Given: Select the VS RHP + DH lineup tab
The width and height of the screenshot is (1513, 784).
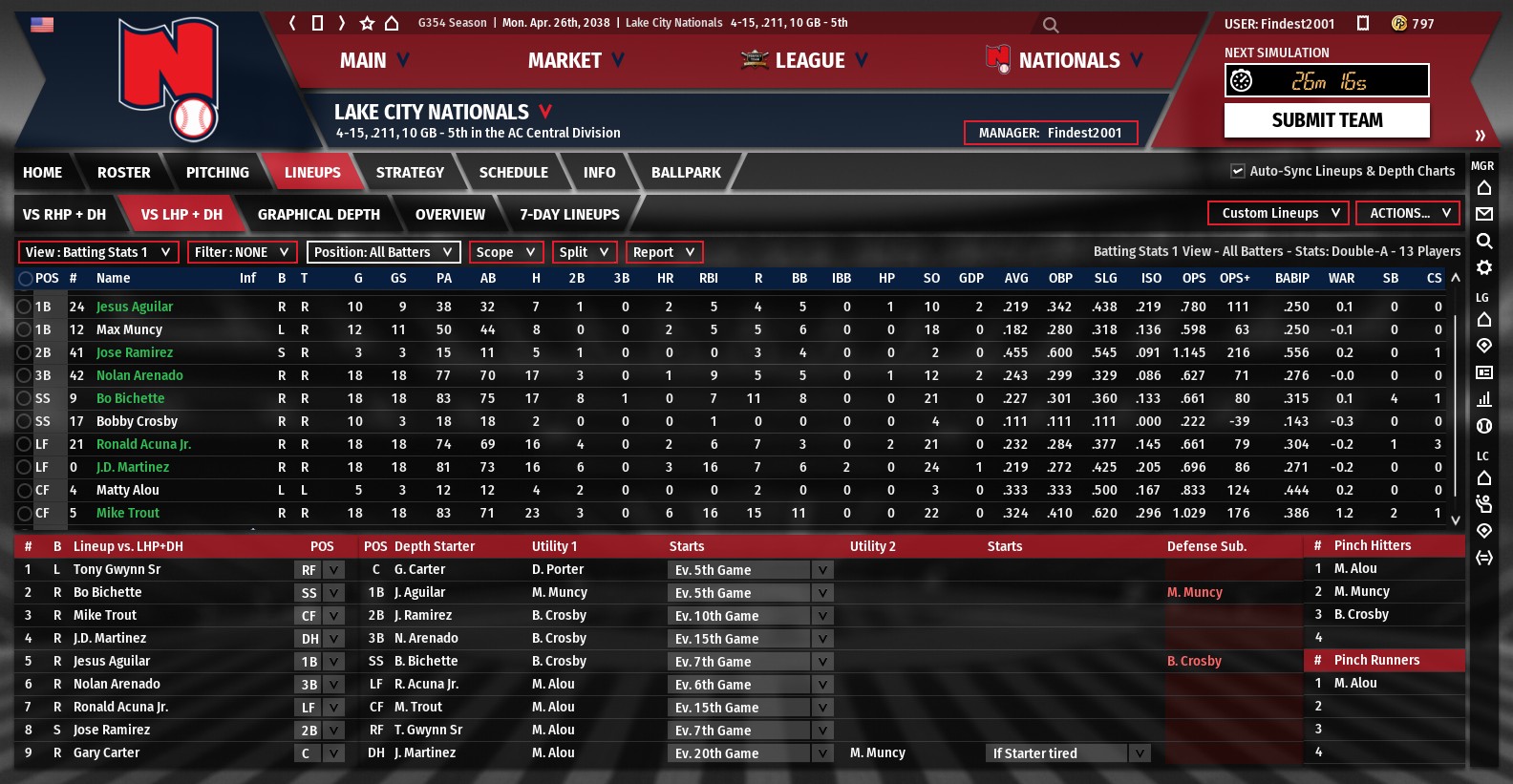Looking at the screenshot, I should [64, 215].
